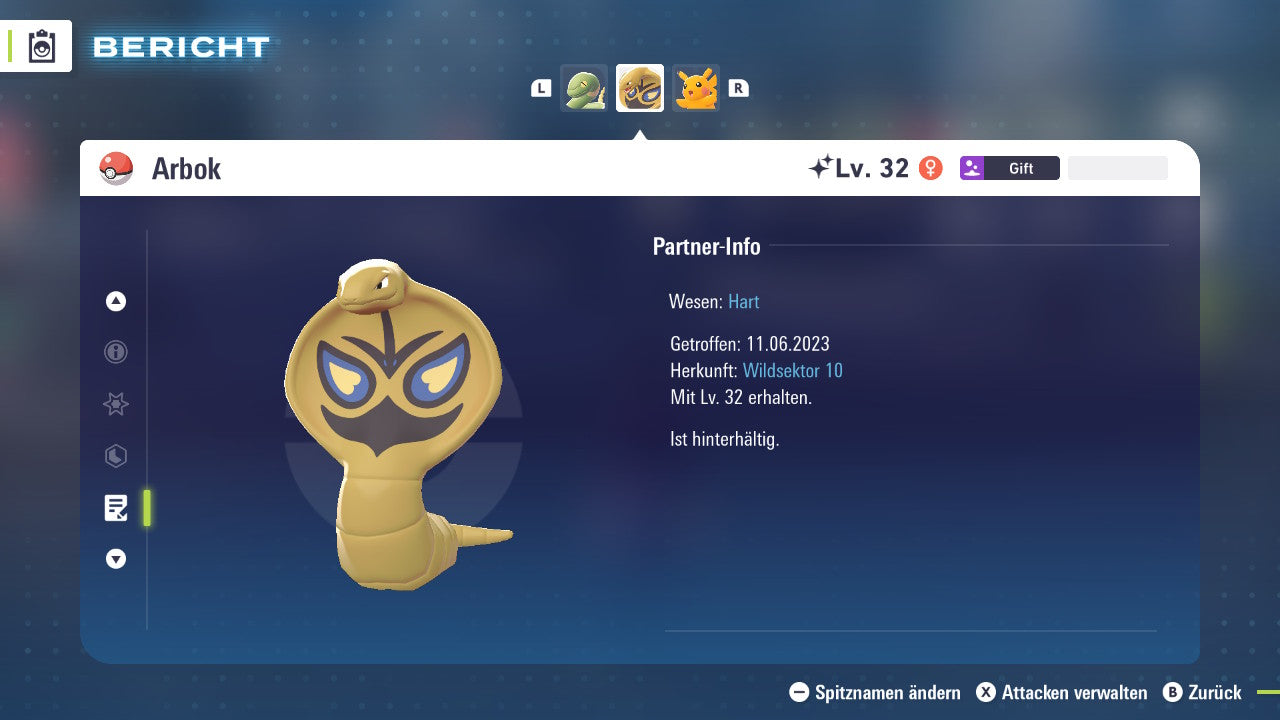The width and height of the screenshot is (1280, 720).
Task: Switch to the Pikachu thumbnail tab
Action: [696, 88]
